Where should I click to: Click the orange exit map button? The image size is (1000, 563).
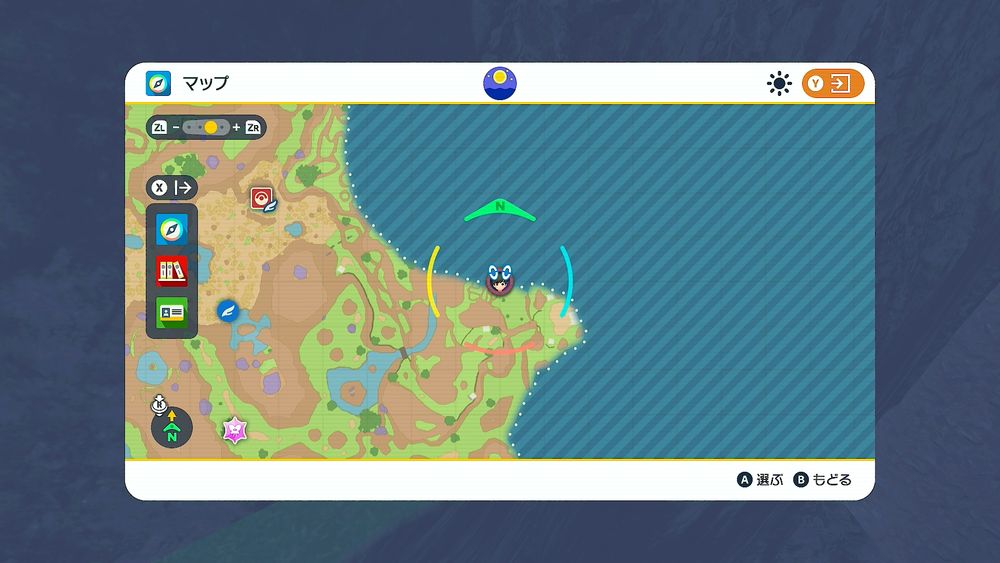pos(832,84)
